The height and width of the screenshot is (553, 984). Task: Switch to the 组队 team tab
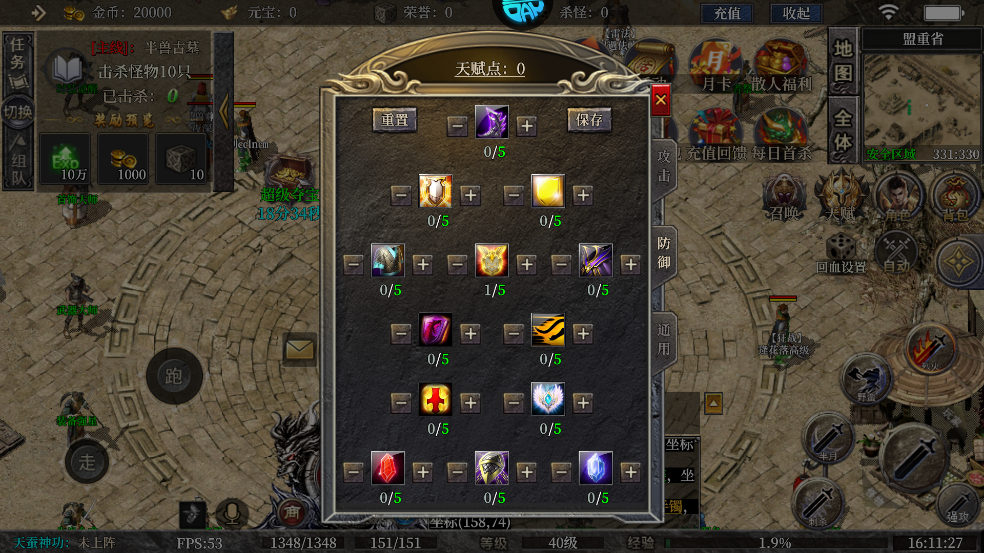click(x=18, y=166)
